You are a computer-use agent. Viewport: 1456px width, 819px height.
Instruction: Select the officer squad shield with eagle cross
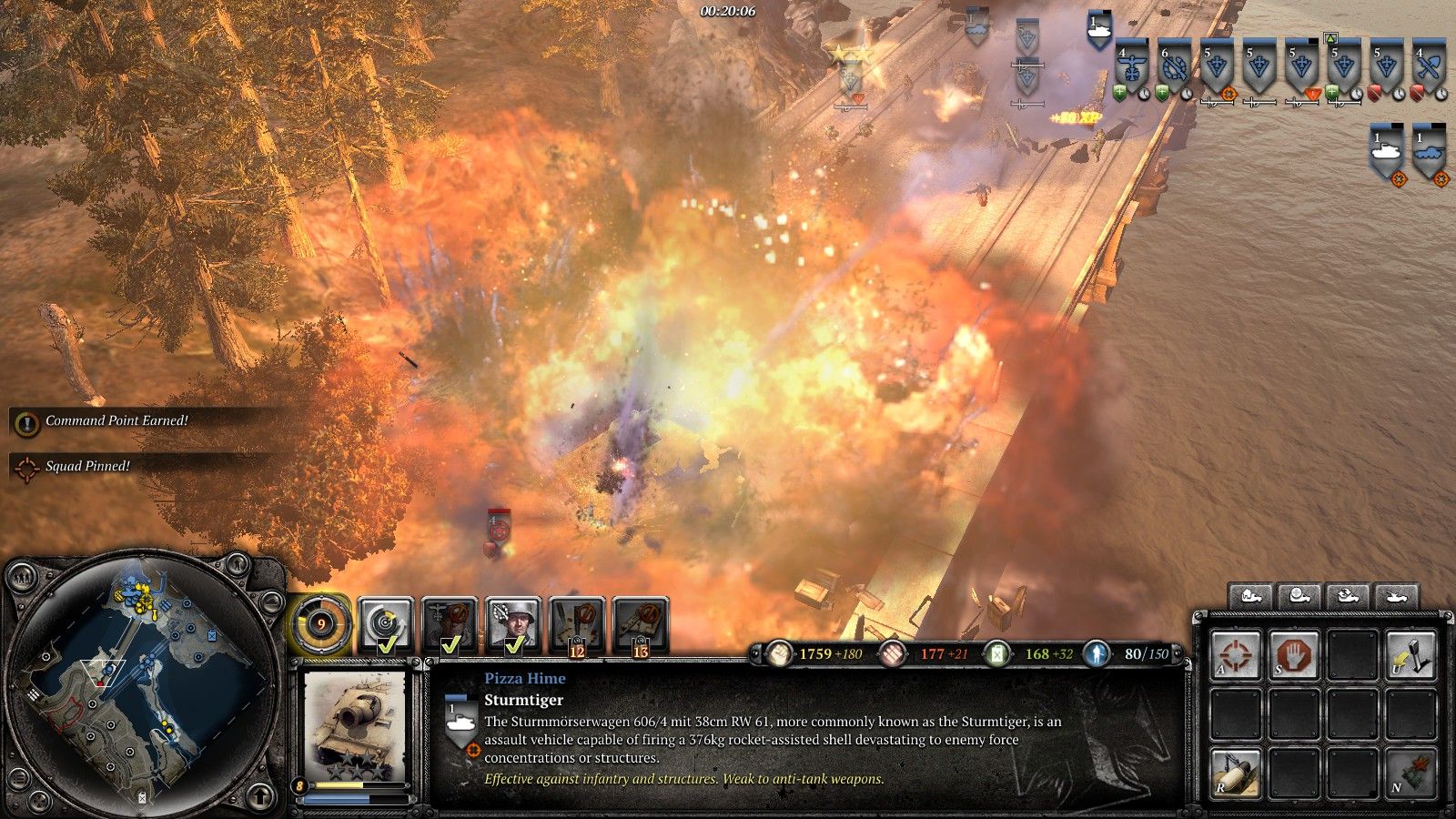1132,68
